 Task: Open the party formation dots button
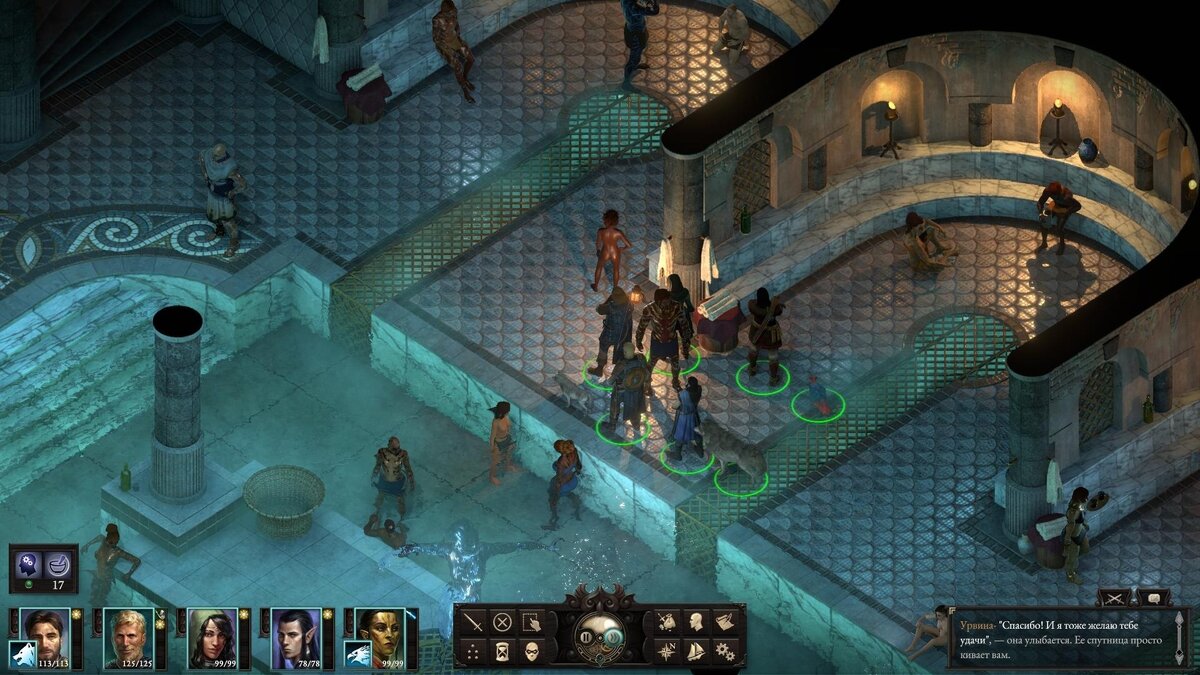point(474,651)
